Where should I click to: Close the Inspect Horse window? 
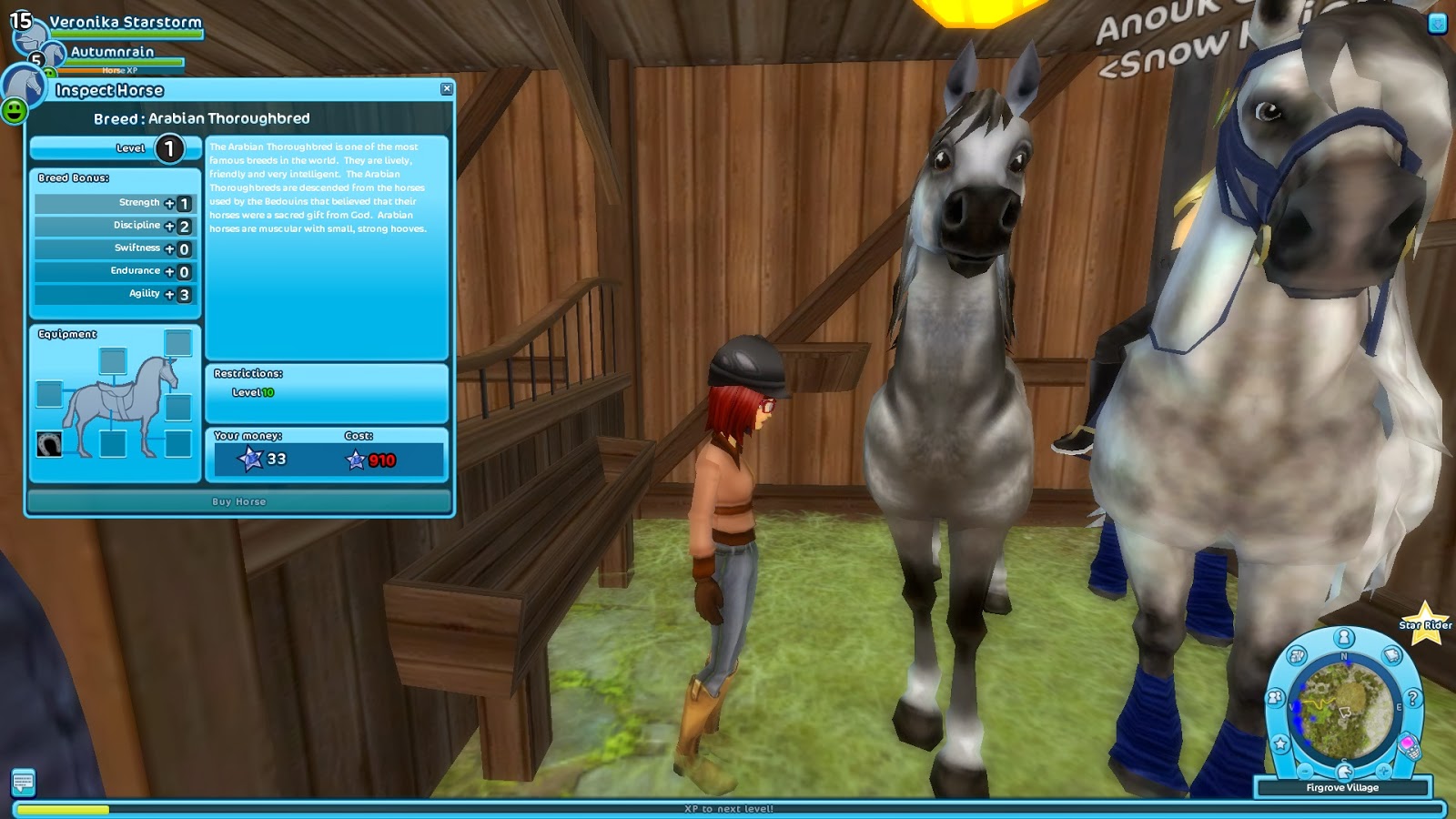click(446, 88)
